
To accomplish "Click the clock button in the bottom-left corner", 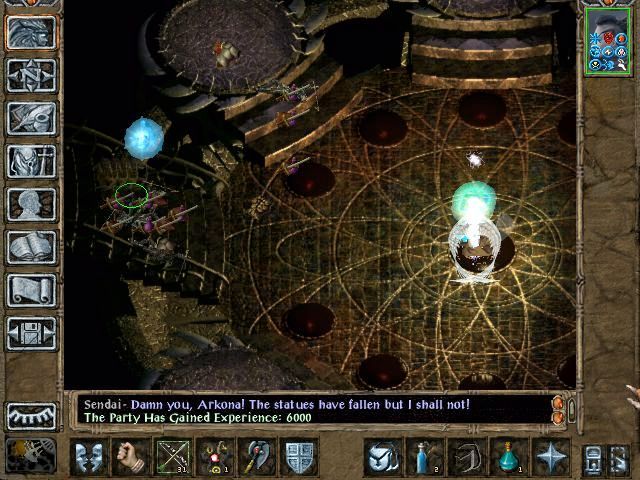I will pyautogui.click(x=31, y=456).
